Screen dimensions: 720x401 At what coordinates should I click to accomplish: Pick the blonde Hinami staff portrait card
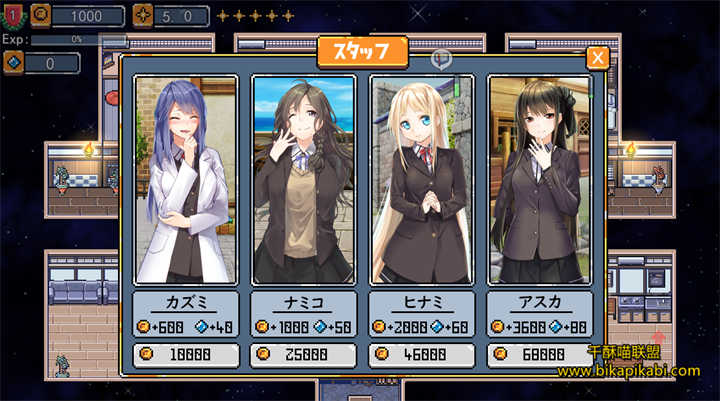(x=421, y=180)
